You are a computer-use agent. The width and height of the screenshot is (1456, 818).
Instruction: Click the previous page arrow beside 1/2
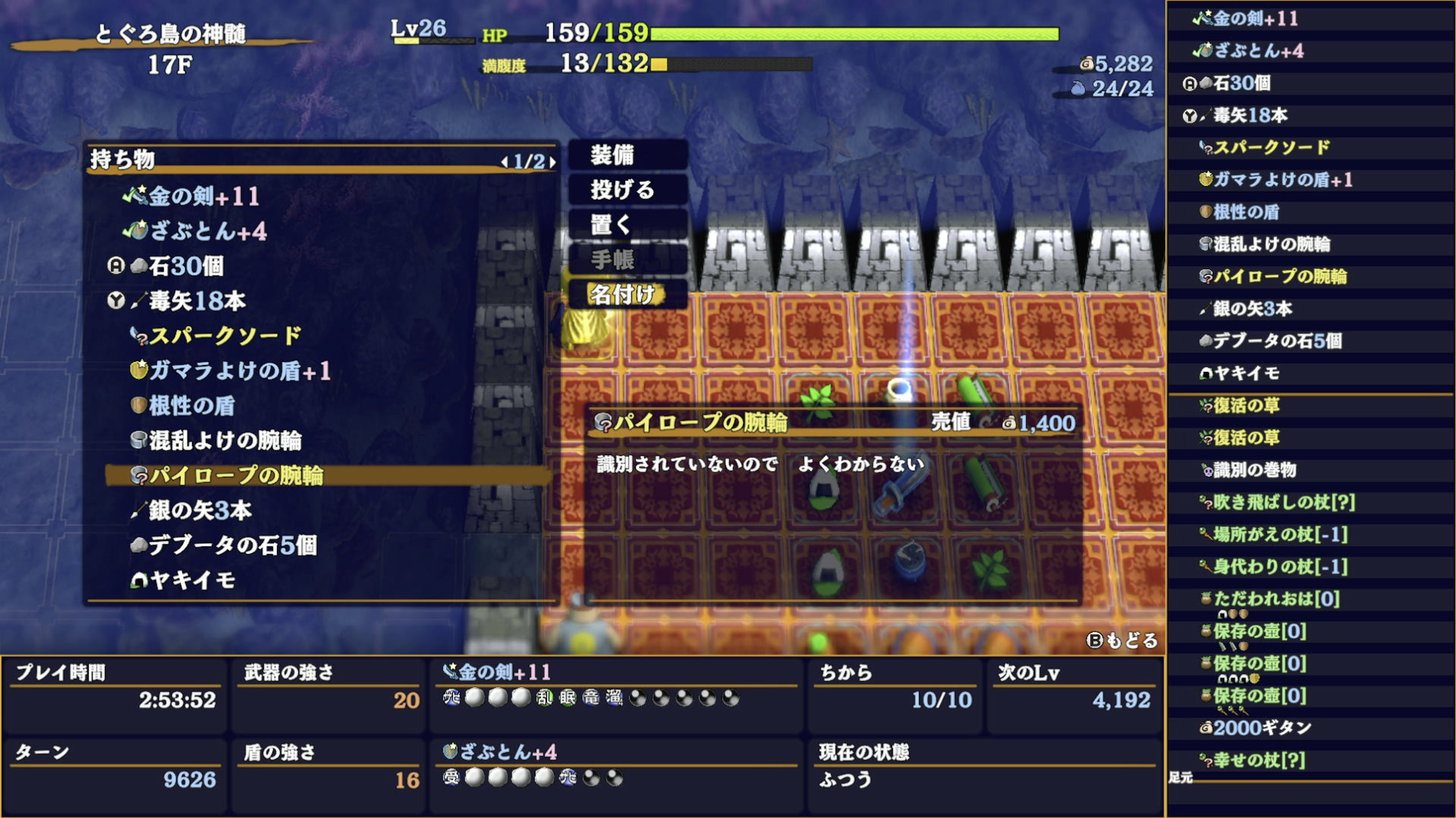click(504, 163)
